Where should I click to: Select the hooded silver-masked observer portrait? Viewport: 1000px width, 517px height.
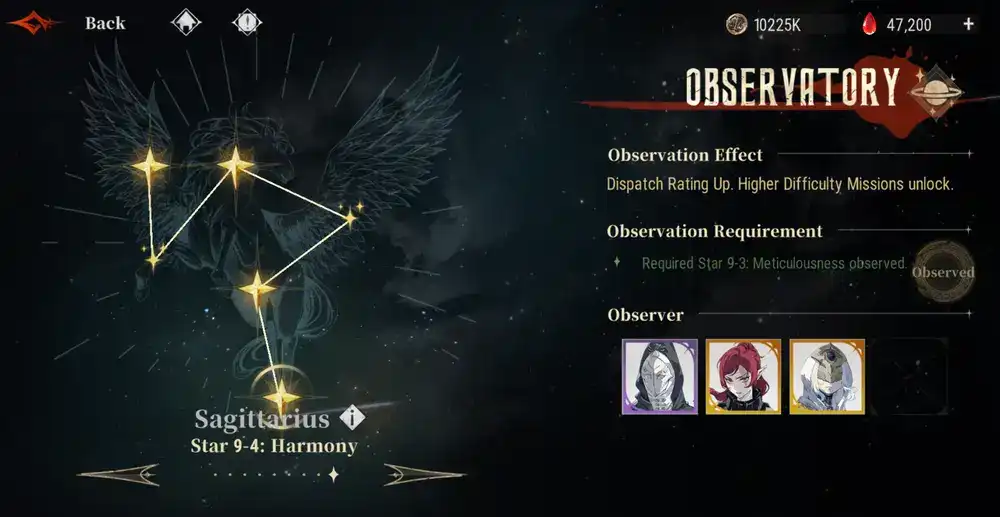pos(646,377)
